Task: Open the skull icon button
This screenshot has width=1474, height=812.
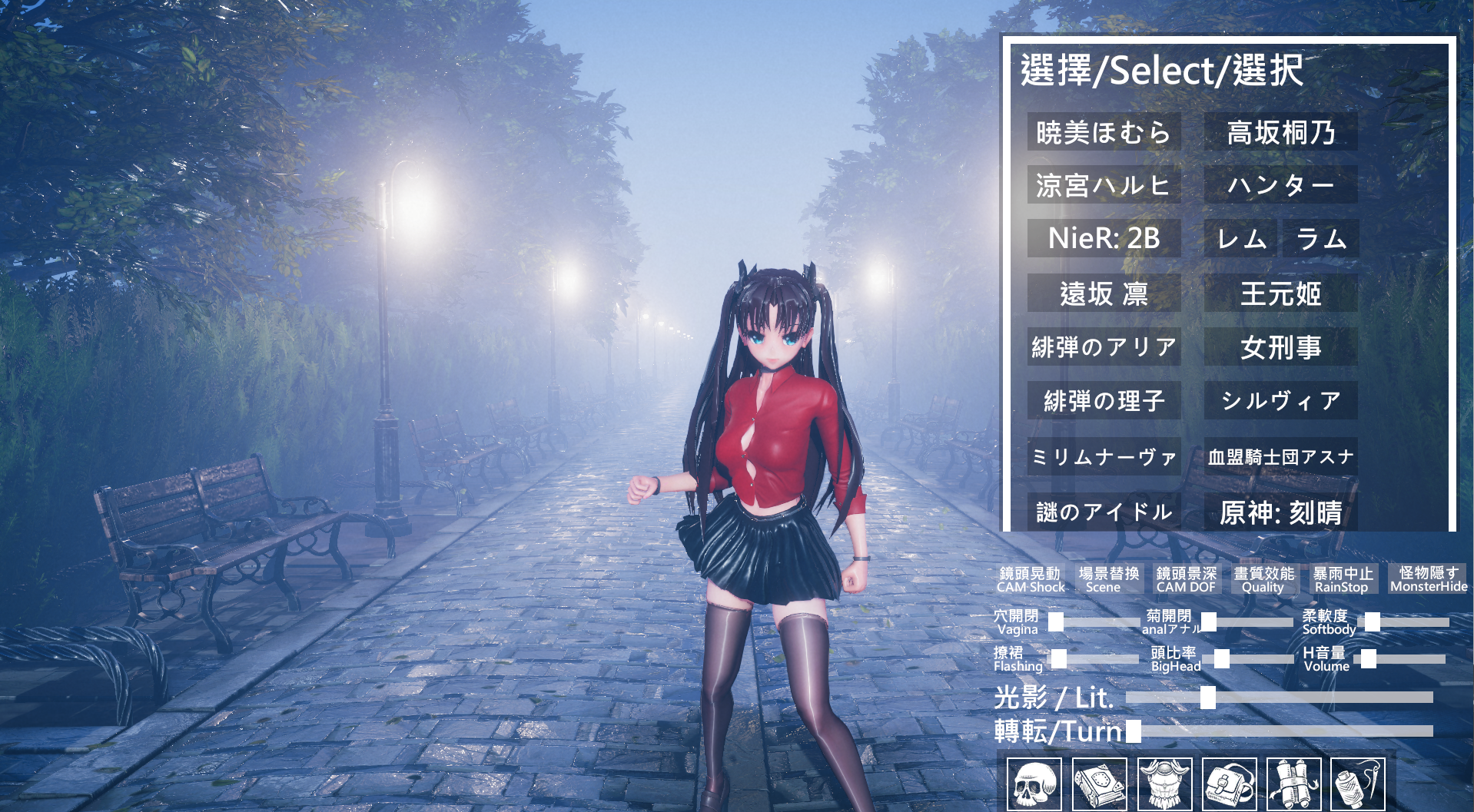Action: pos(1034,784)
